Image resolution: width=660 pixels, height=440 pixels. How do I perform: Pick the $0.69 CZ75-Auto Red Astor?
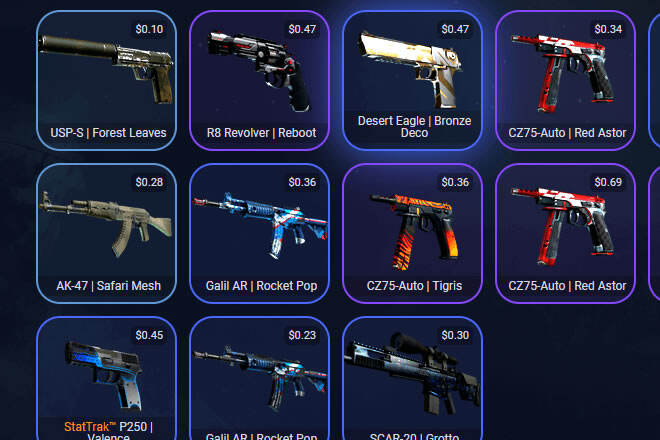point(565,233)
